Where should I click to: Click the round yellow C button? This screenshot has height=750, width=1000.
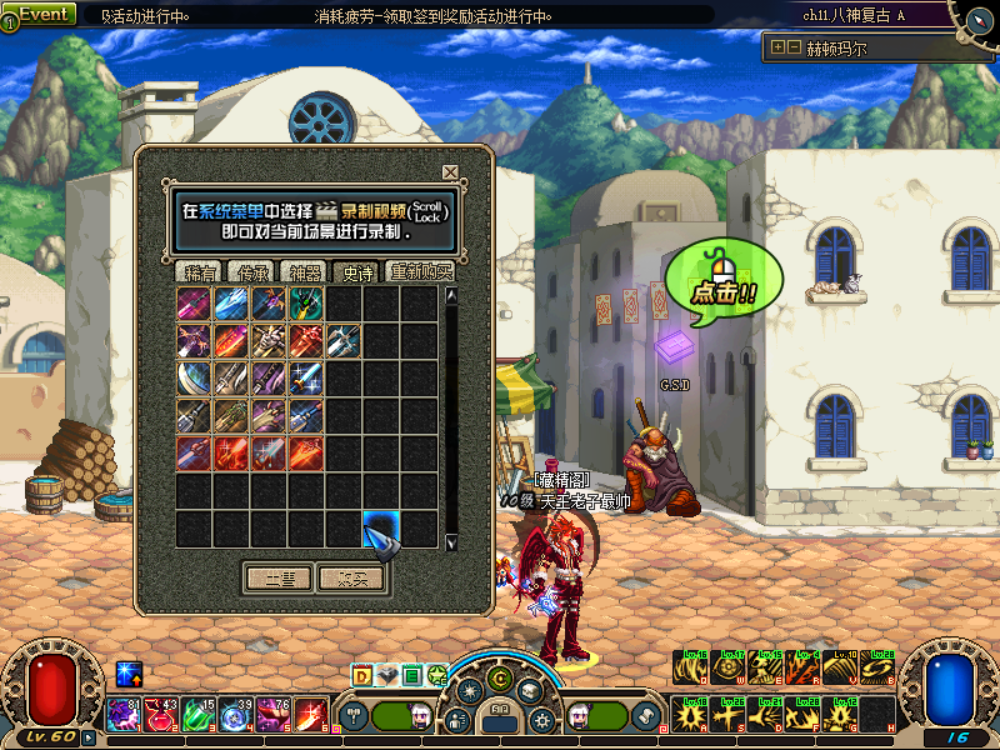499,679
